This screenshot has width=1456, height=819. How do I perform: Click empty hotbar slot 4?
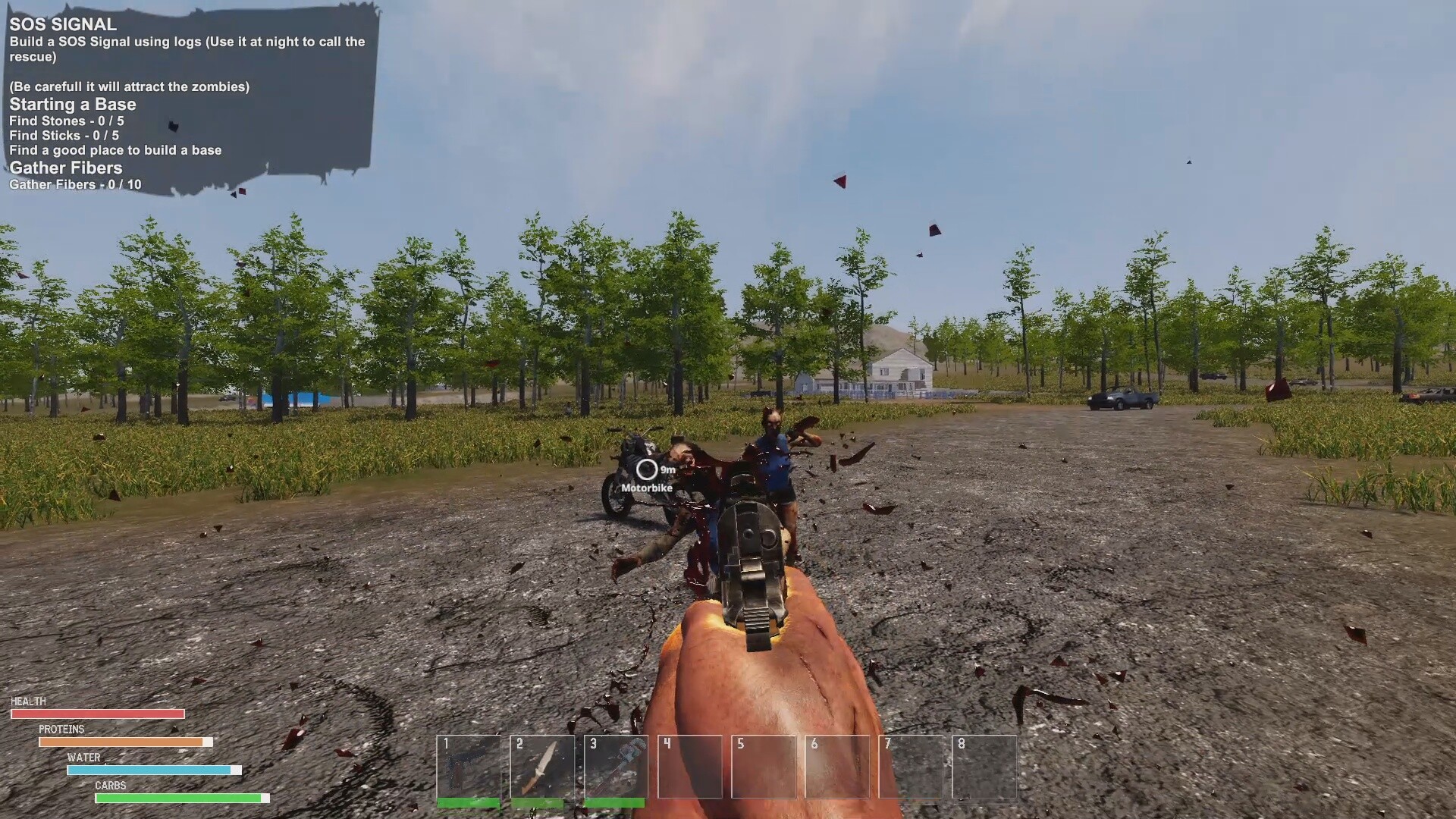point(689,766)
